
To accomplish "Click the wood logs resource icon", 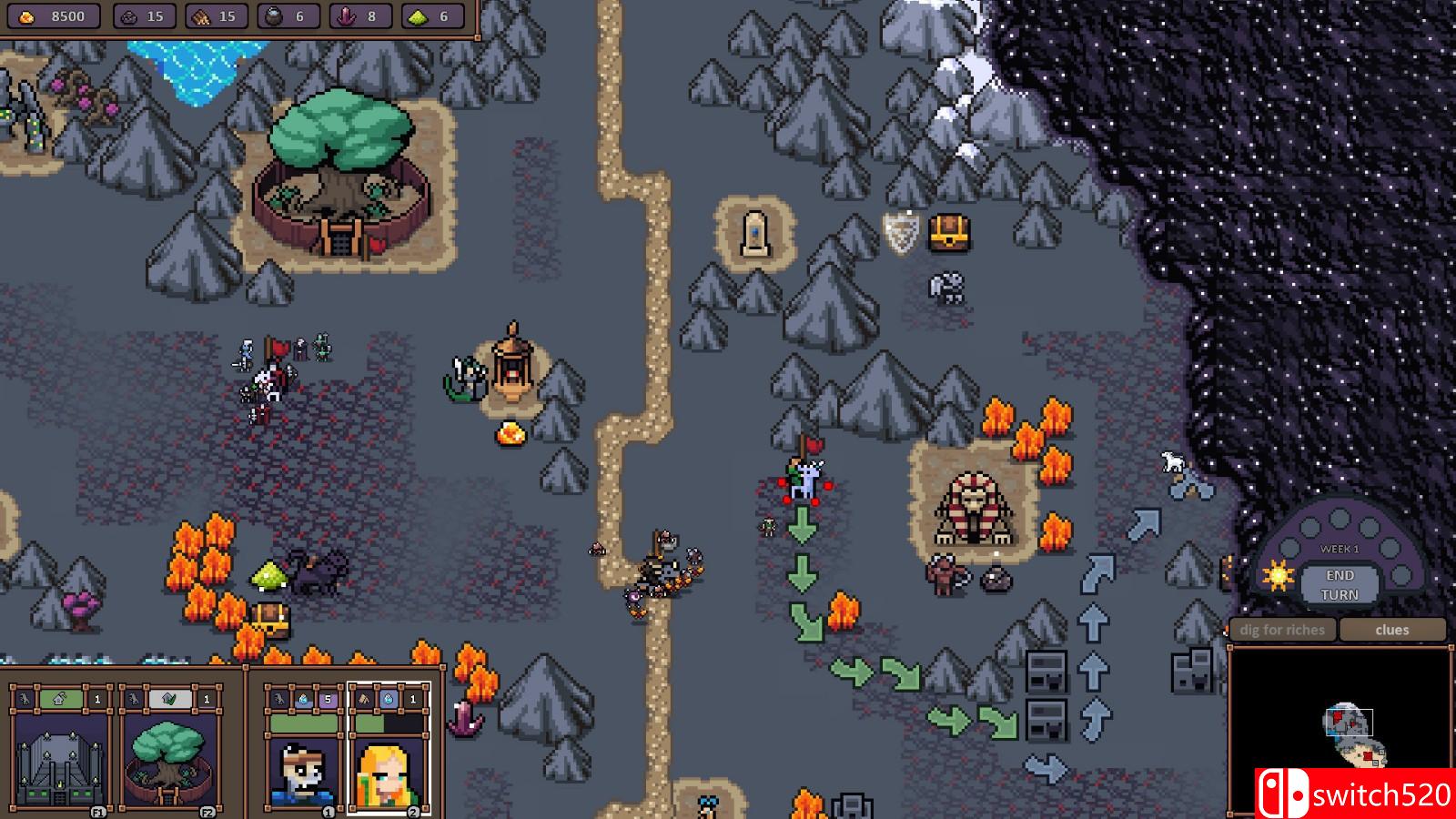I will tap(200, 17).
